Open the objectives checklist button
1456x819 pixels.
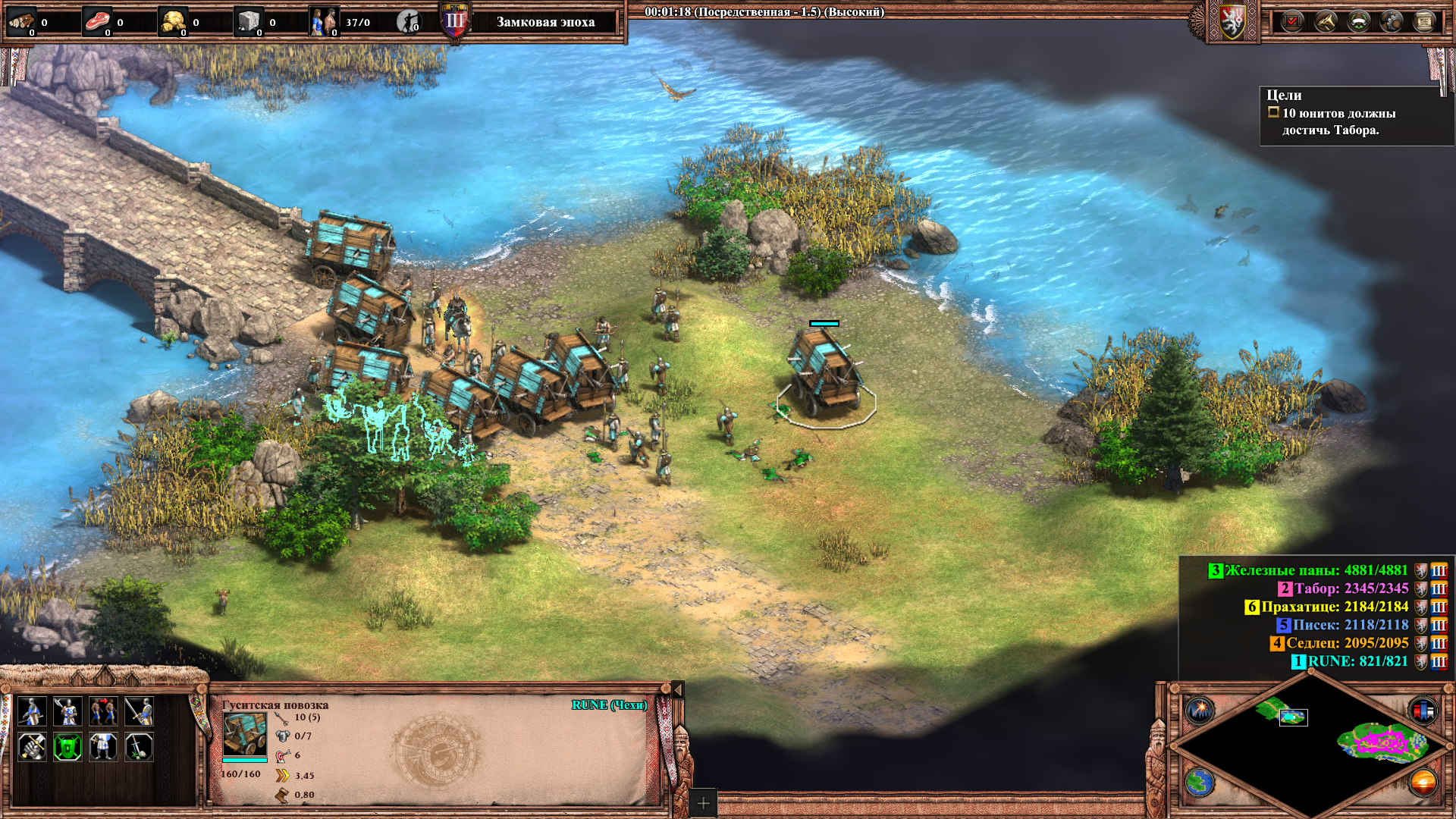(1291, 21)
